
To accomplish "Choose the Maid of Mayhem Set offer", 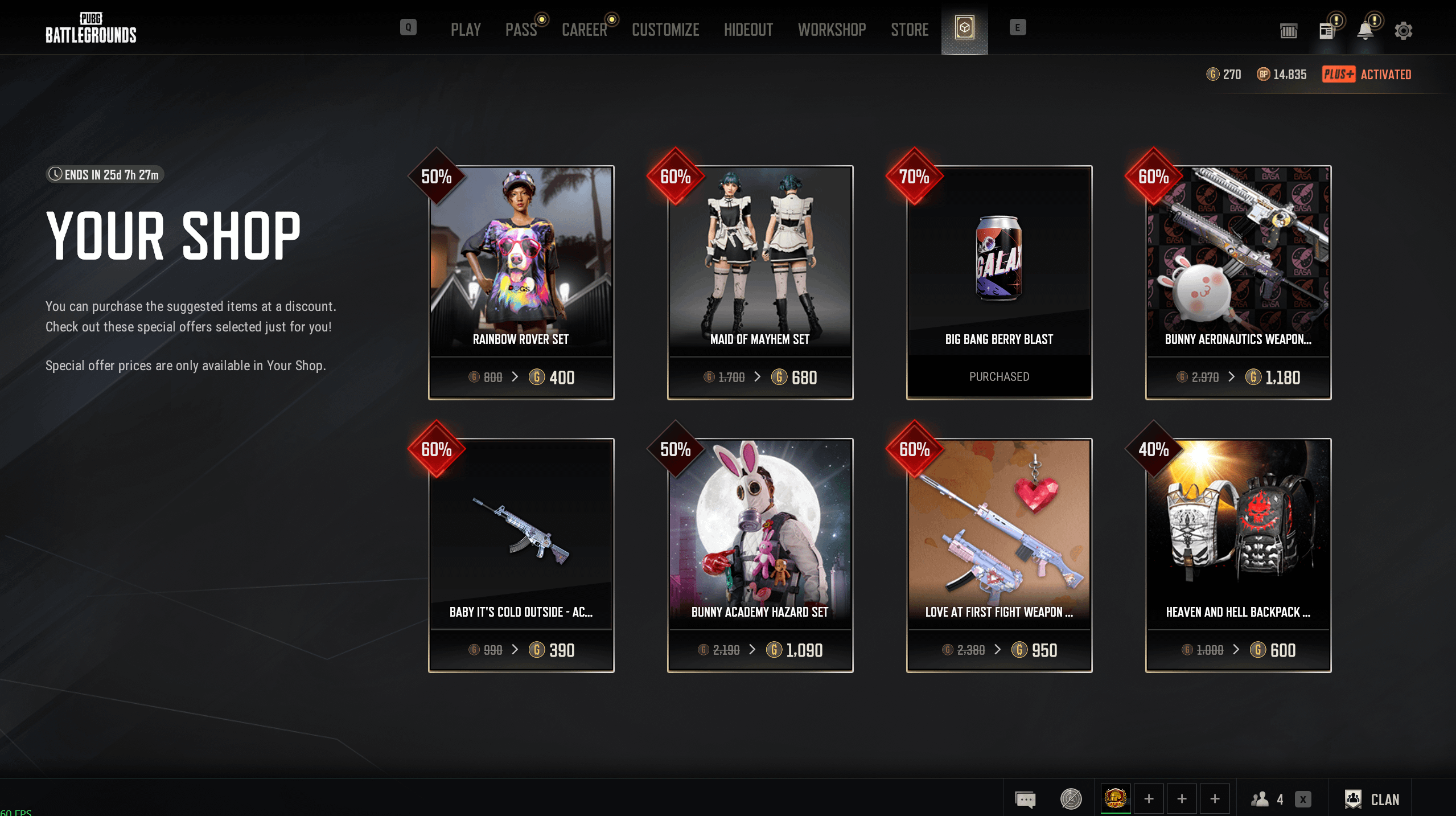I will click(760, 282).
